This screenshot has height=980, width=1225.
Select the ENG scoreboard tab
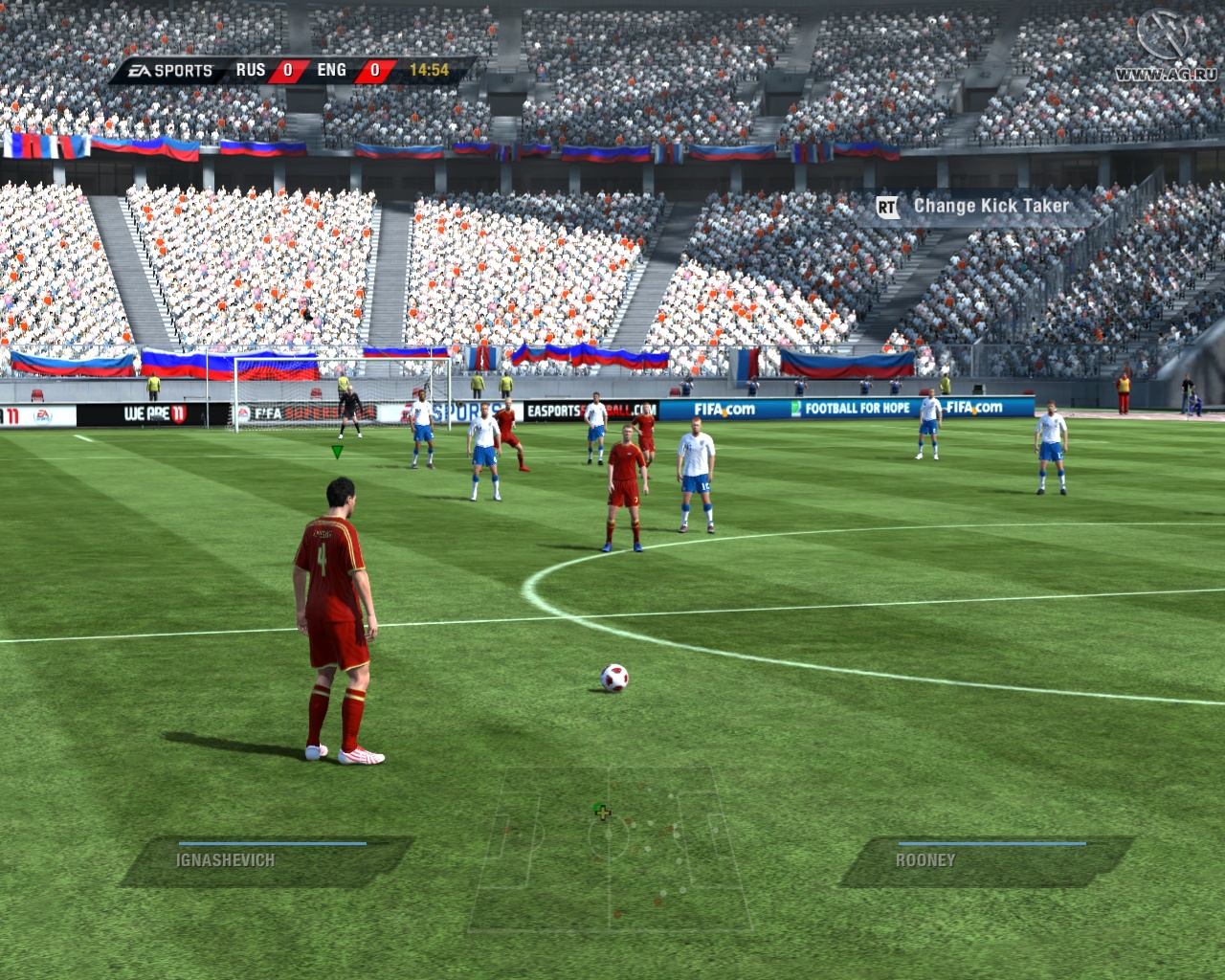pyautogui.click(x=329, y=69)
